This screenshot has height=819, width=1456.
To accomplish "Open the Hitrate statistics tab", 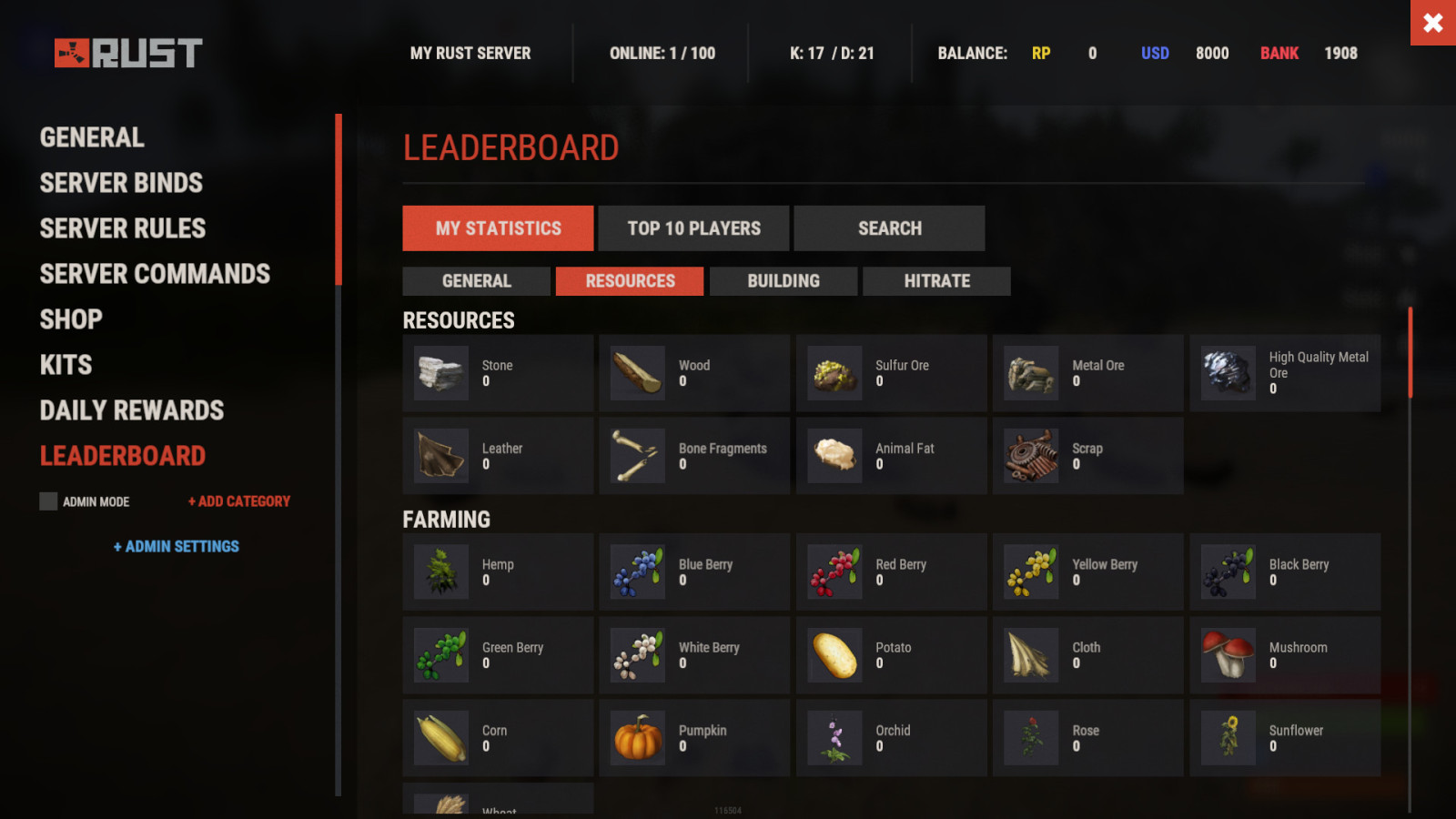I will click(936, 280).
